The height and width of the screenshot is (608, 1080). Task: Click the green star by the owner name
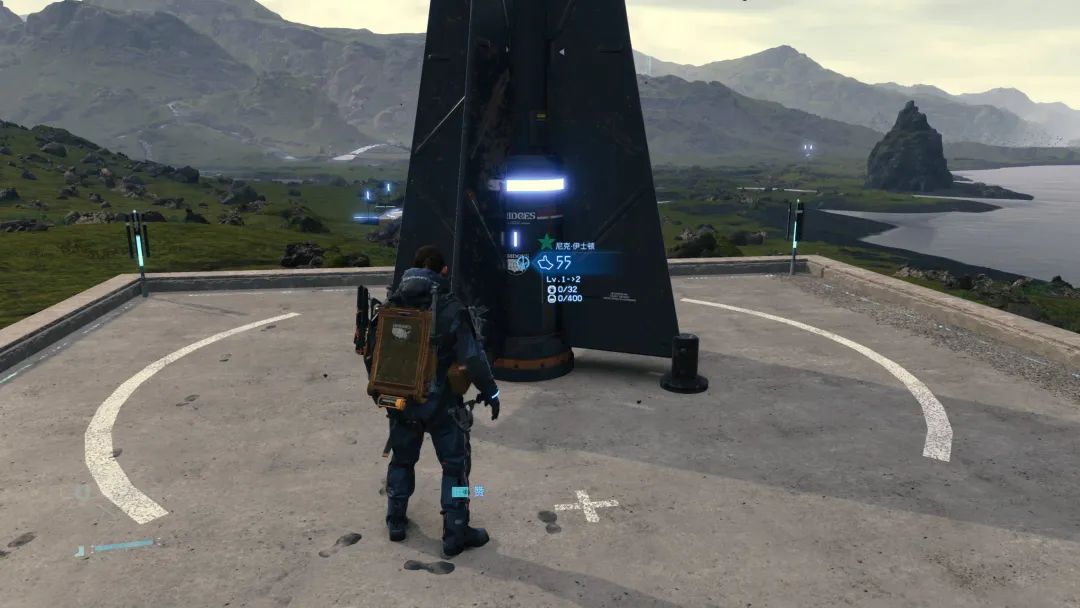[546, 242]
